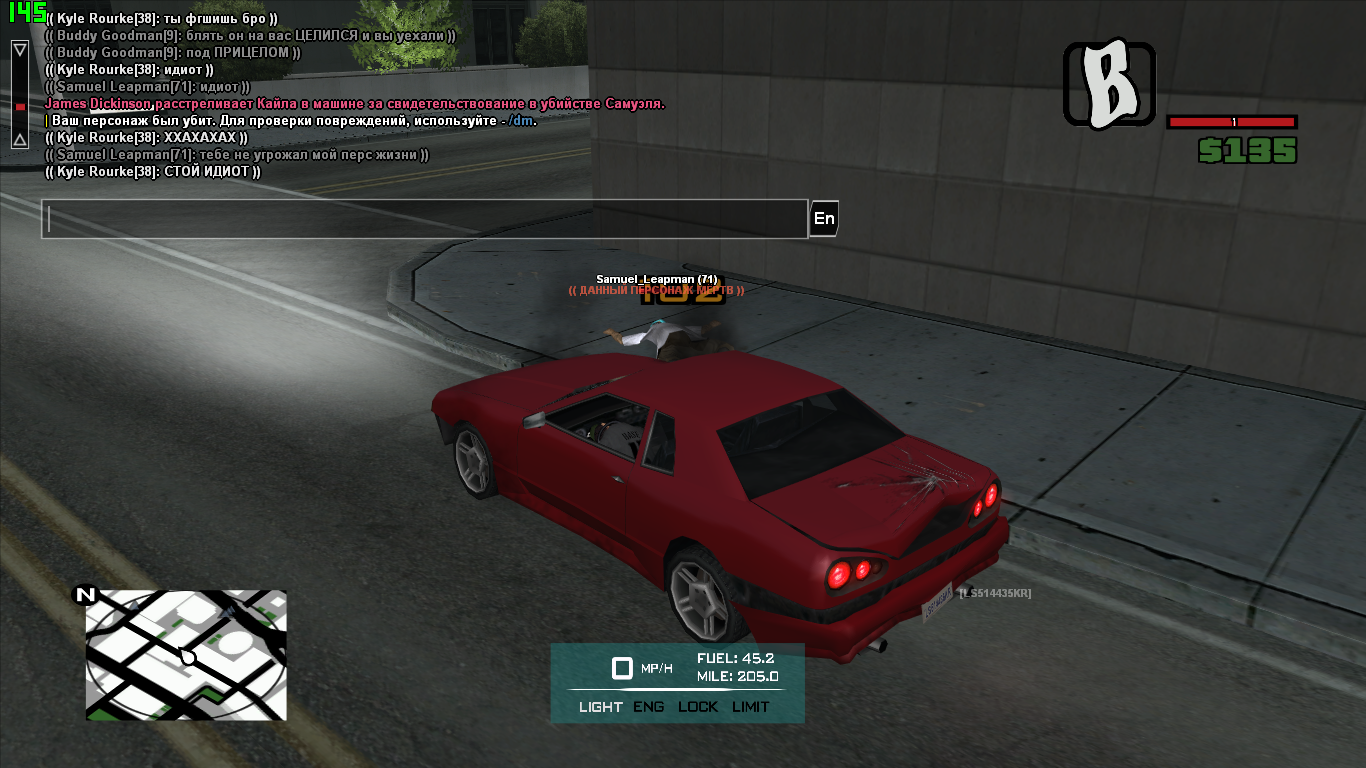Click the chat message input field
The width and height of the screenshot is (1366, 768).
(424, 219)
